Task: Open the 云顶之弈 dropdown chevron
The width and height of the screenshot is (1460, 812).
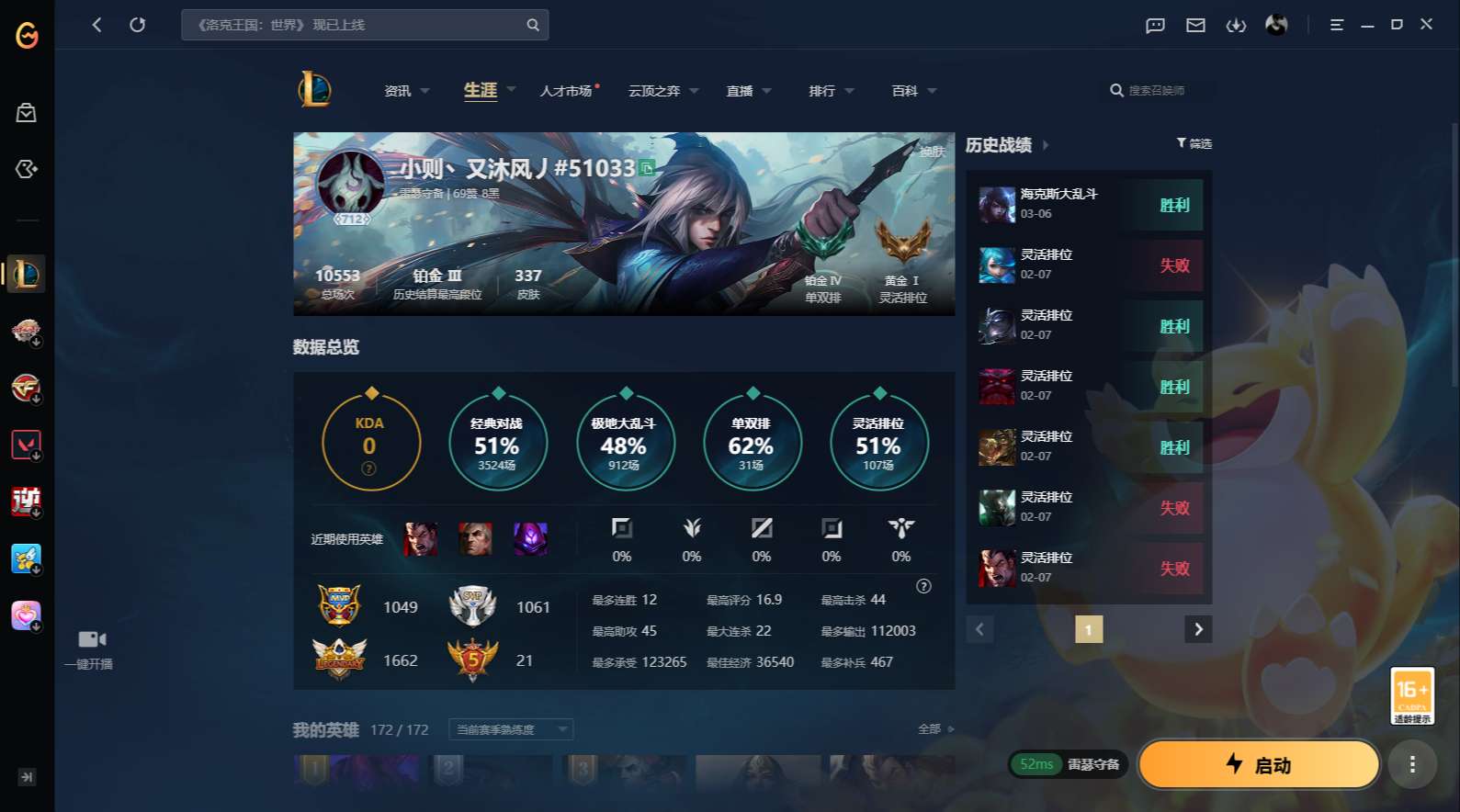Action: click(694, 91)
